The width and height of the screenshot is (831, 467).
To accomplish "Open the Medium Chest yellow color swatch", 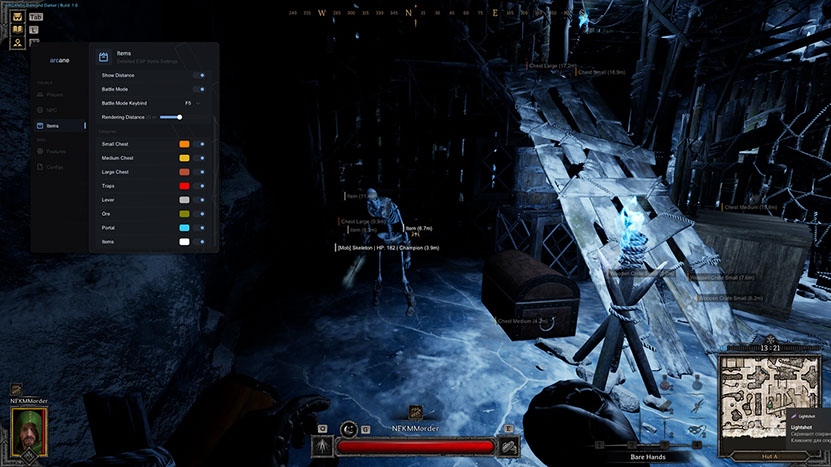I will [184, 158].
